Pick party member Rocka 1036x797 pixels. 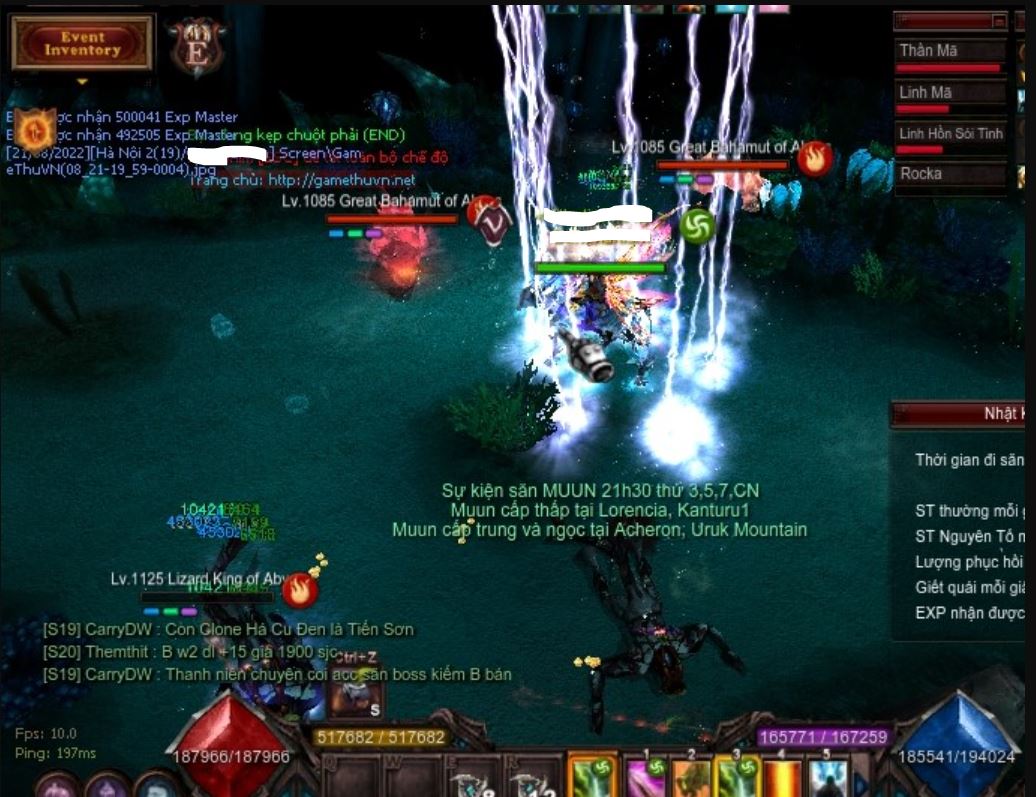pyautogui.click(x=949, y=174)
